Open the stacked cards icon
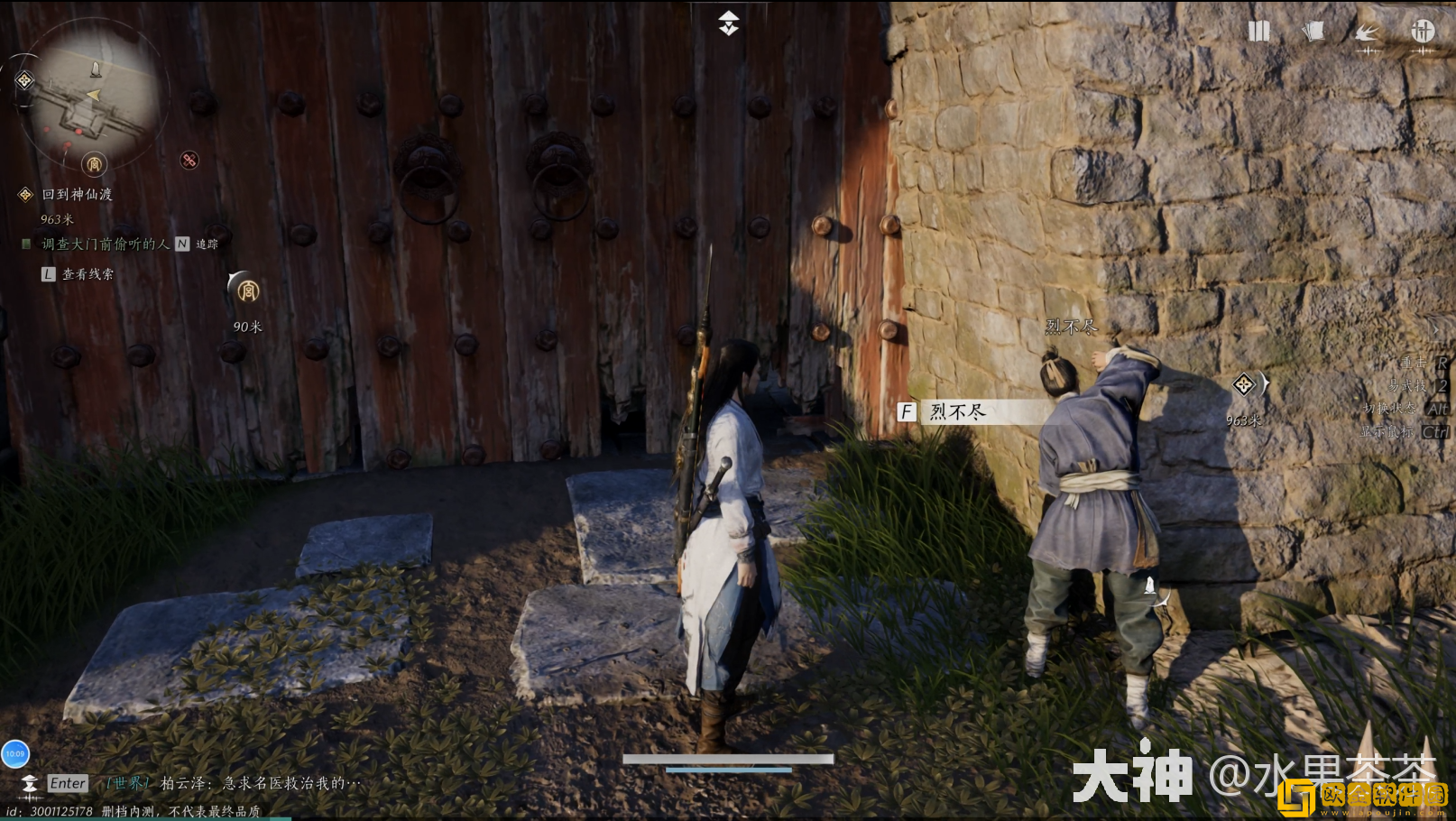 tap(1313, 32)
